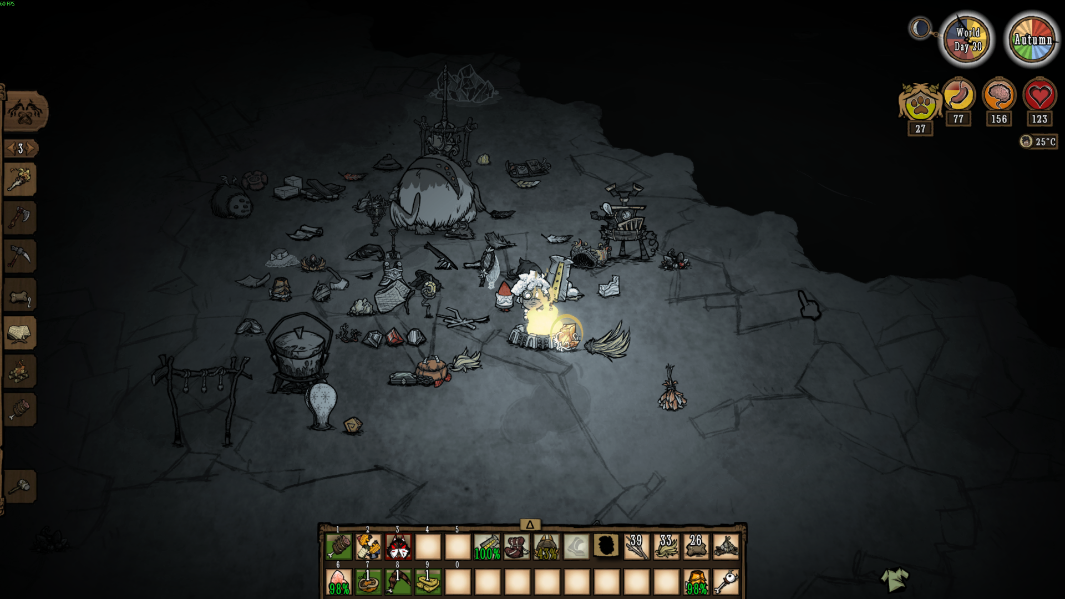Select the pinned hammer recipe

point(20,486)
